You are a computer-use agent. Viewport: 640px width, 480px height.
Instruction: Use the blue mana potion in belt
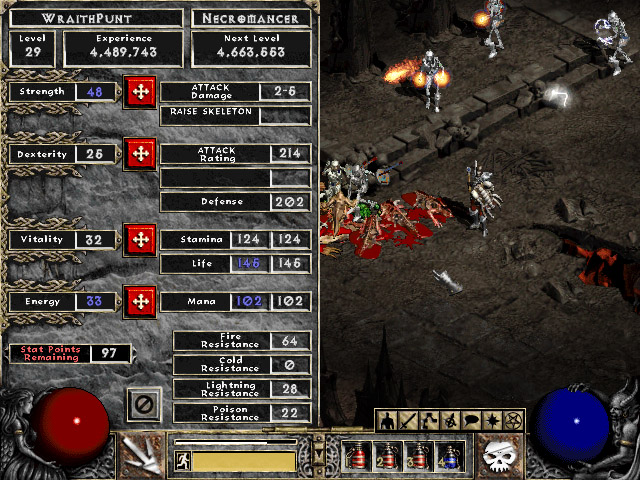tap(449, 456)
